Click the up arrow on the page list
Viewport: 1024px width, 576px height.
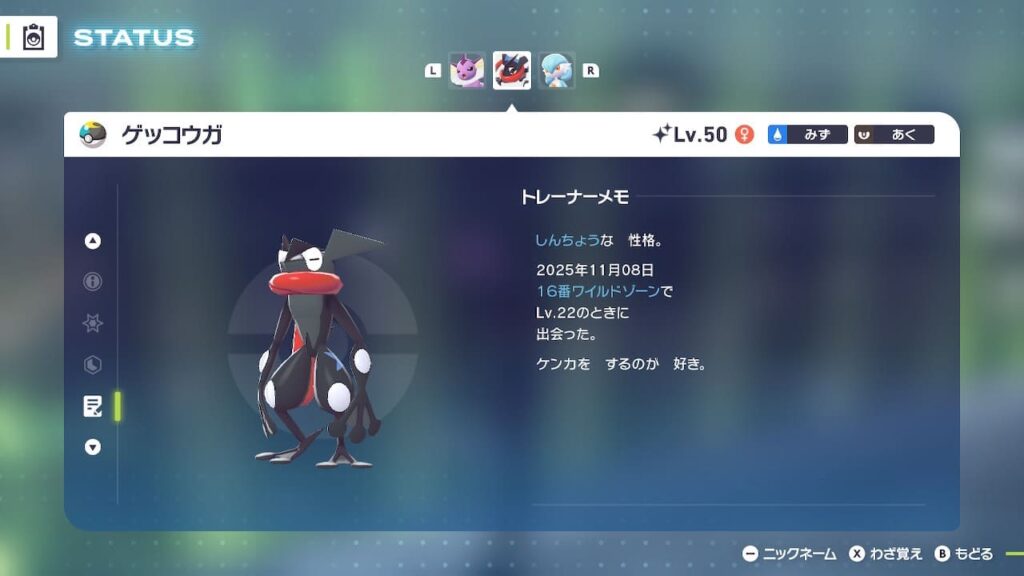coord(93,241)
